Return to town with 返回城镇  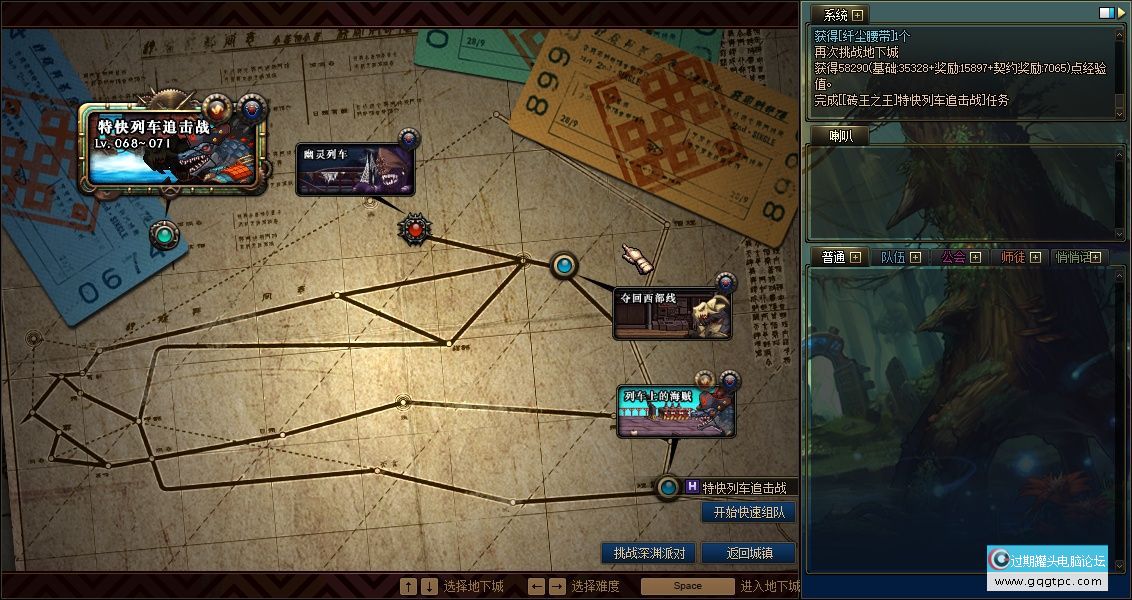[x=747, y=552]
